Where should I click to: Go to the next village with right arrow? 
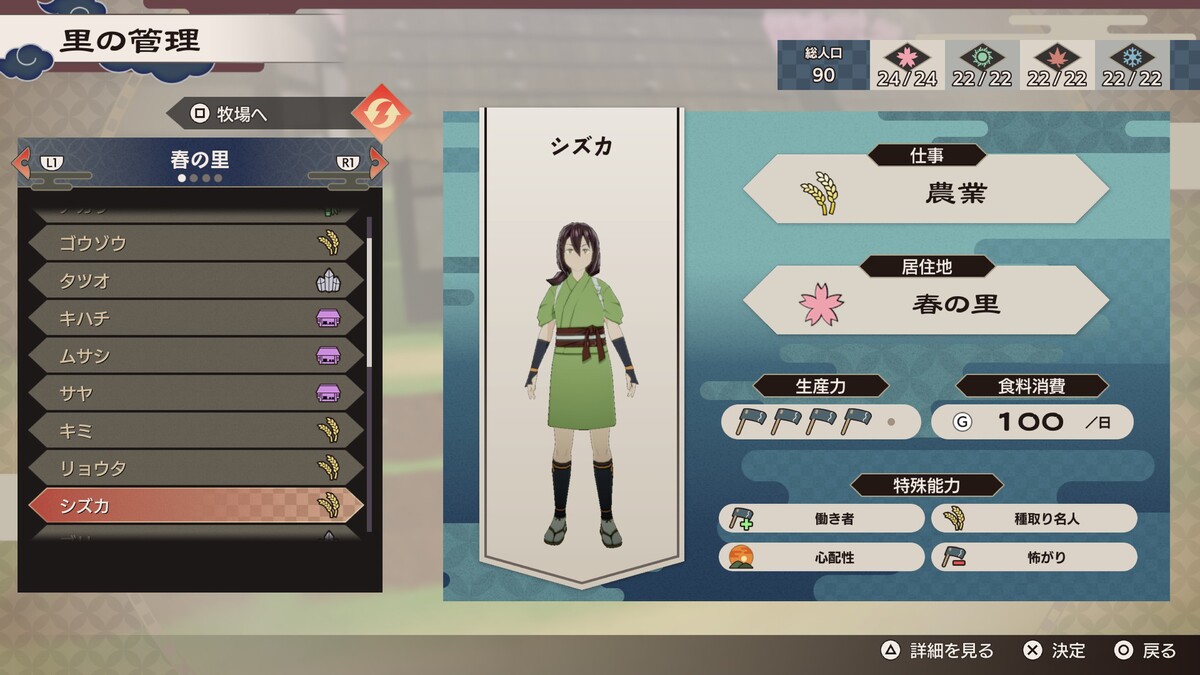tap(375, 162)
